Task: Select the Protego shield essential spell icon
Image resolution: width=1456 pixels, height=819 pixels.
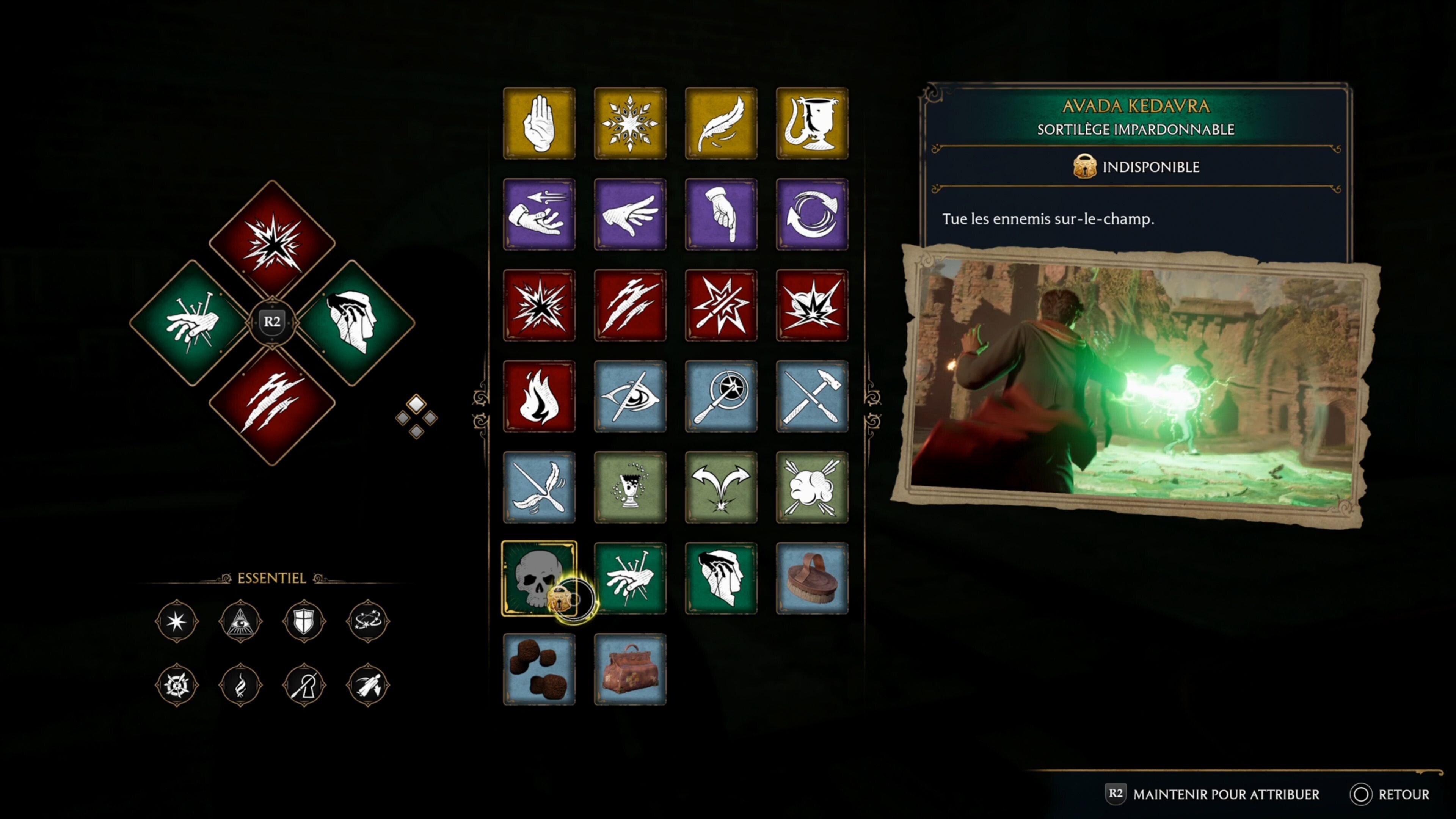Action: tap(303, 621)
